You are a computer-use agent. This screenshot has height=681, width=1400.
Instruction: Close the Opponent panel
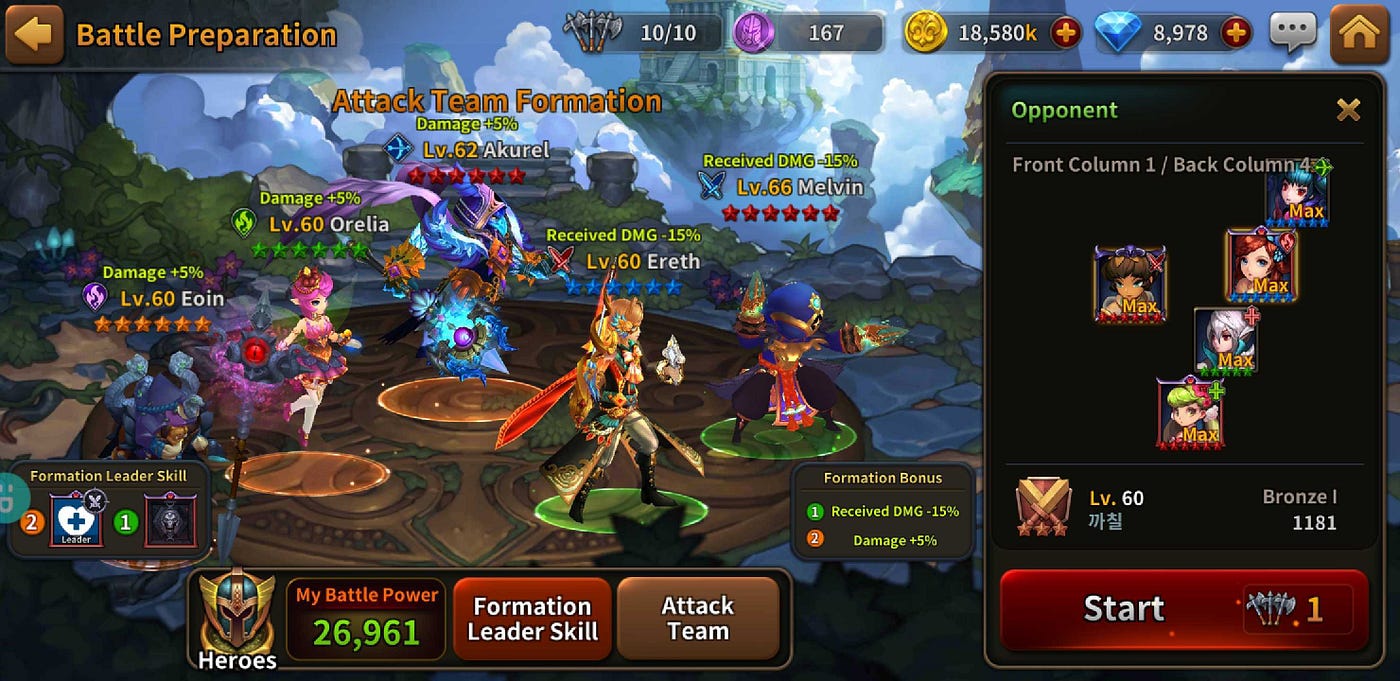(1348, 110)
